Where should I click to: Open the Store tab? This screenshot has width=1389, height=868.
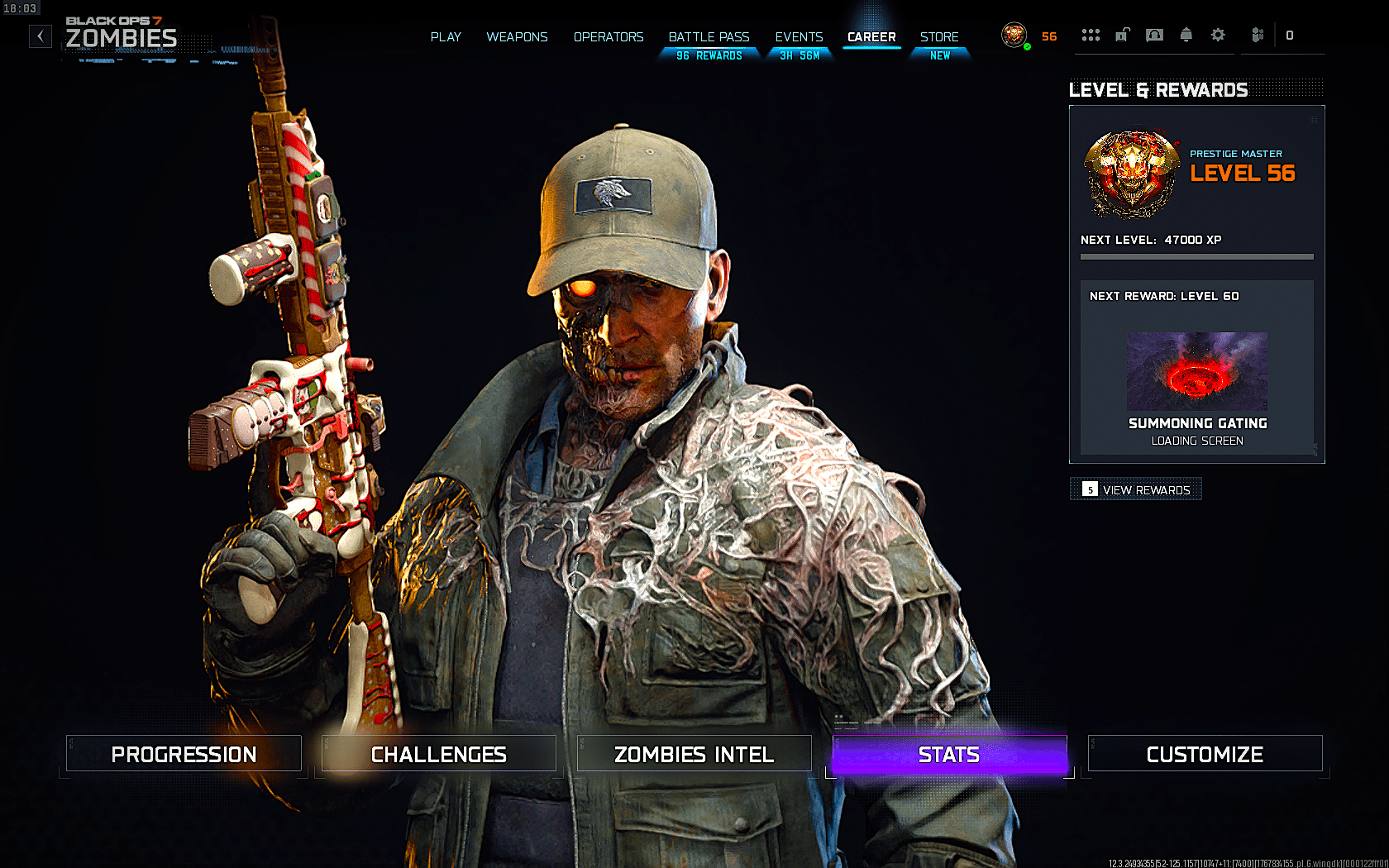click(x=939, y=37)
